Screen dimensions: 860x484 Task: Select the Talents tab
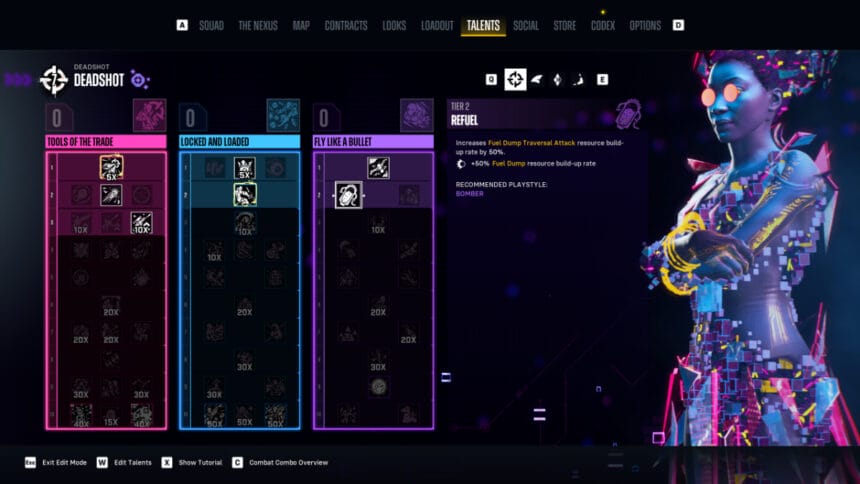coord(483,25)
